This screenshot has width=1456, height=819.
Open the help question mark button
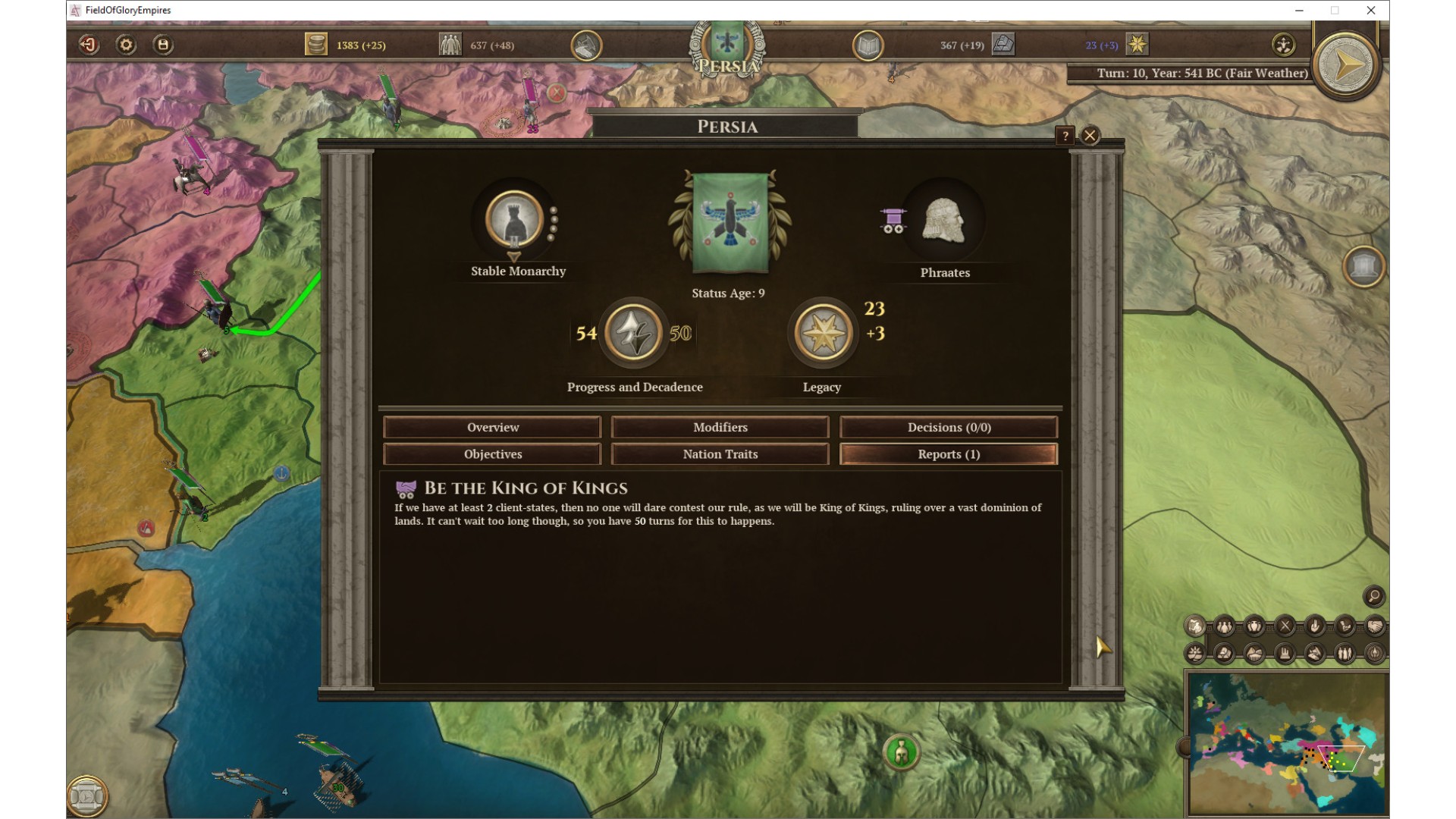[x=1065, y=136]
